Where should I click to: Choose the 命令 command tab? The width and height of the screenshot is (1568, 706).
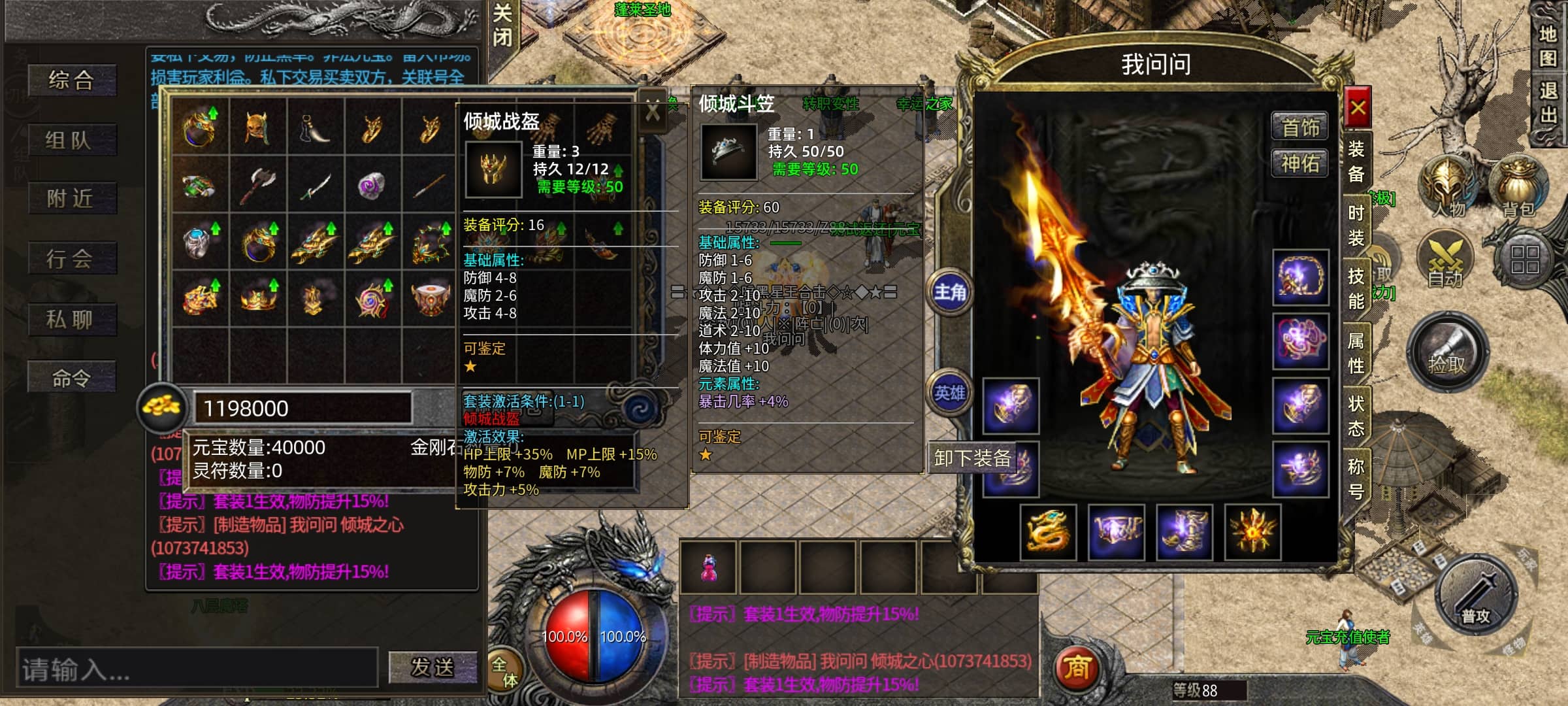[x=72, y=377]
